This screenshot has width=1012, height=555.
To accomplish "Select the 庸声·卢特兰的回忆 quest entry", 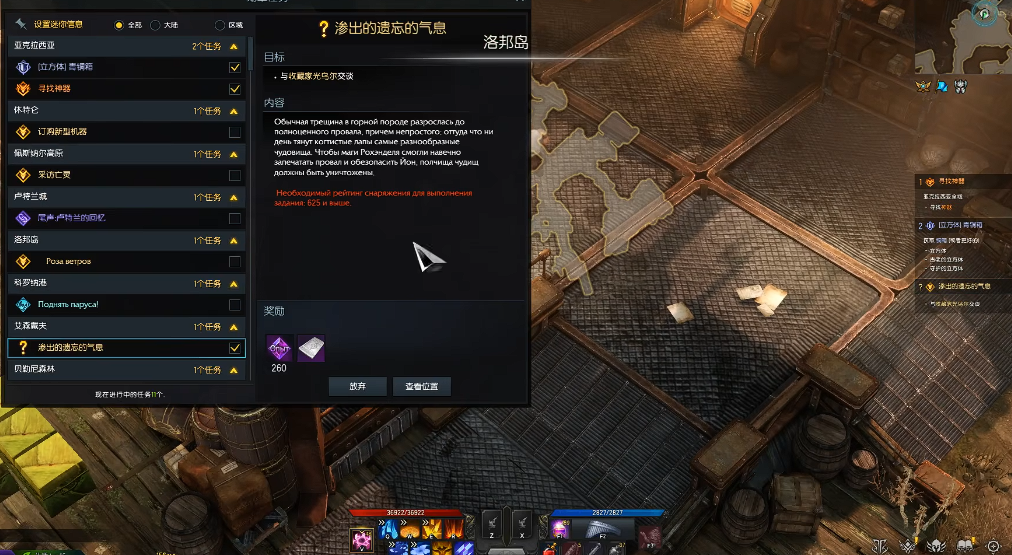I will [x=70, y=218].
